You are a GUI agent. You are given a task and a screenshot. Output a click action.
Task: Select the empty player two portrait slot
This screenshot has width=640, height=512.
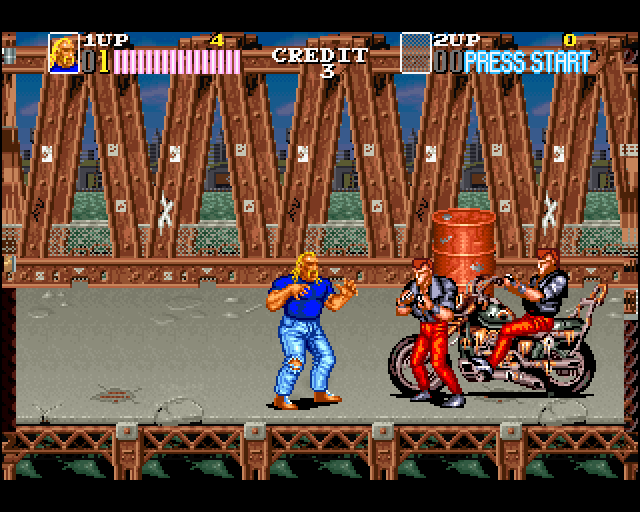(415, 54)
